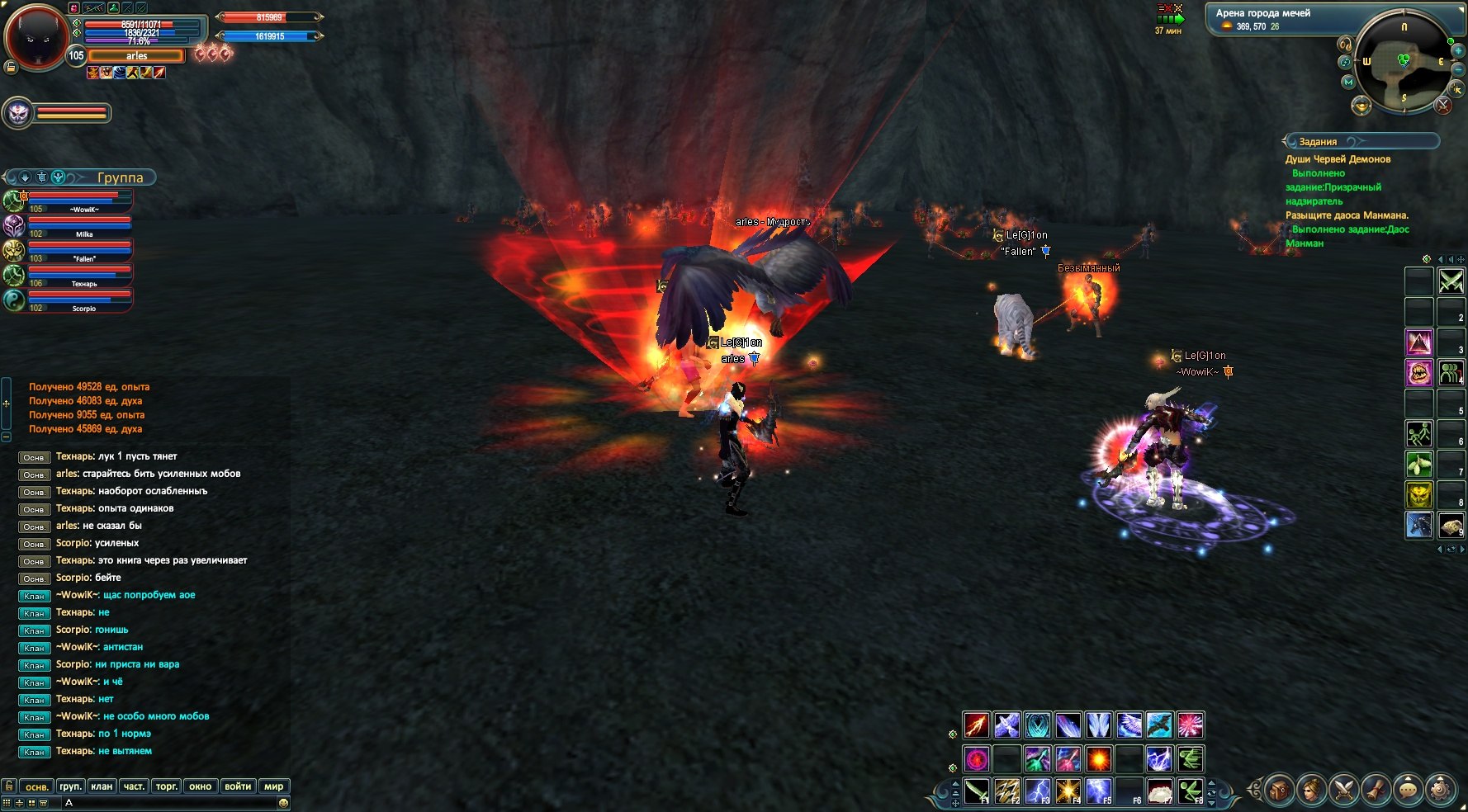1468x812 pixels.
Task: Use the F7 dumpling food item
Action: 1160,791
